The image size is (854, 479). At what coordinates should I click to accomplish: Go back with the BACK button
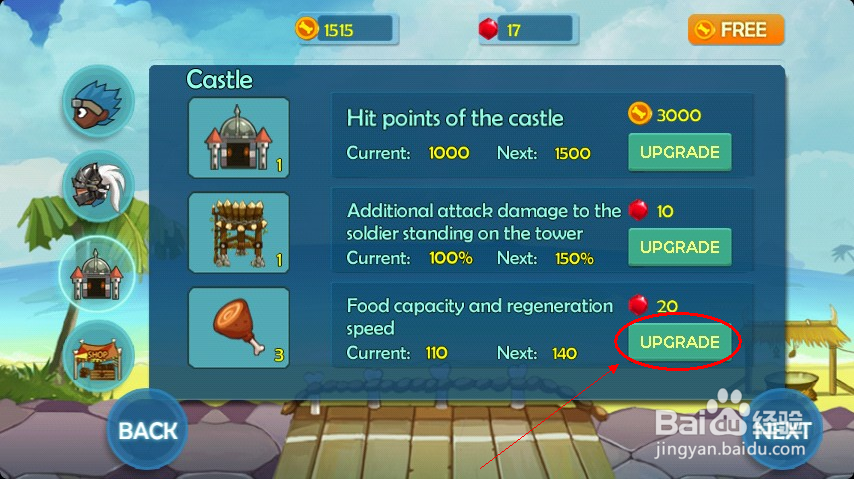[x=147, y=431]
